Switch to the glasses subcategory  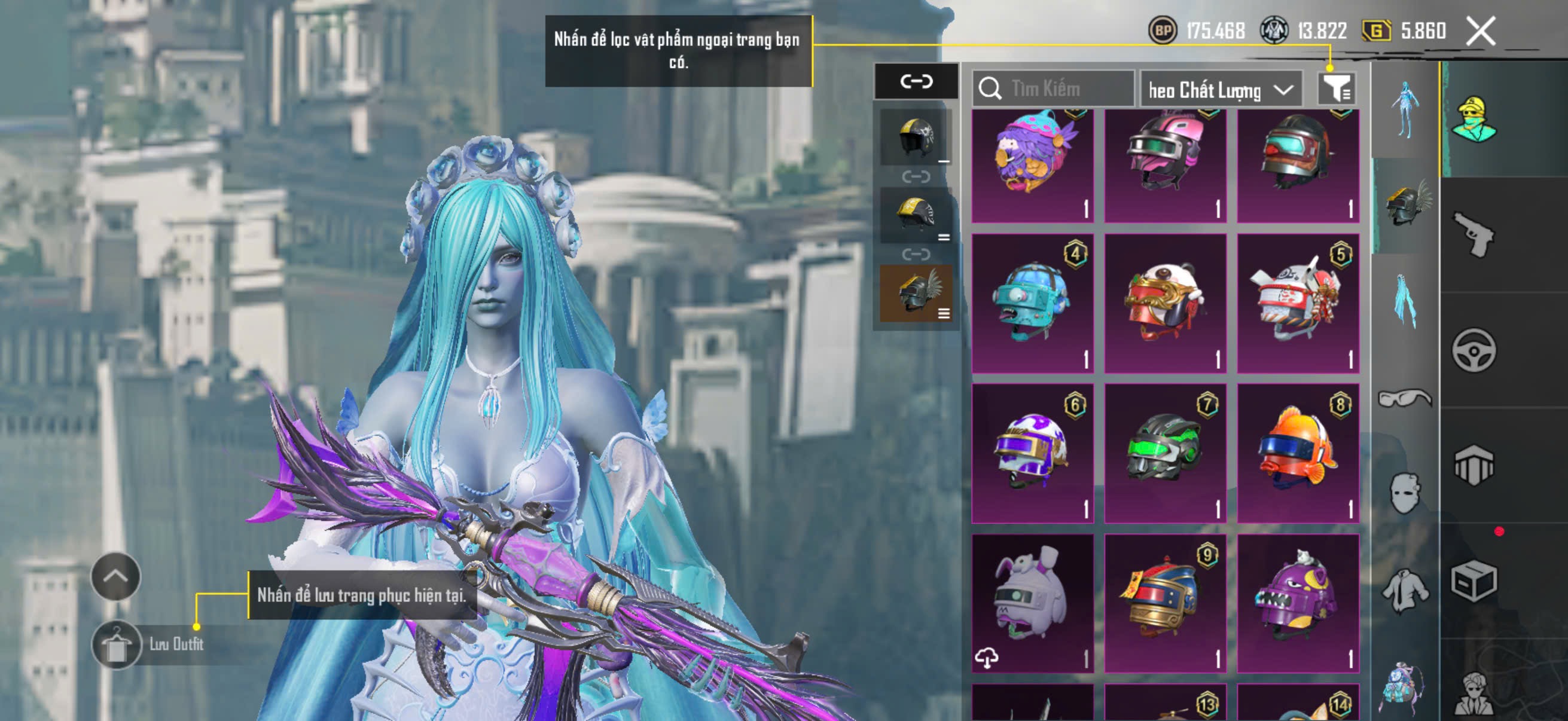click(1404, 399)
